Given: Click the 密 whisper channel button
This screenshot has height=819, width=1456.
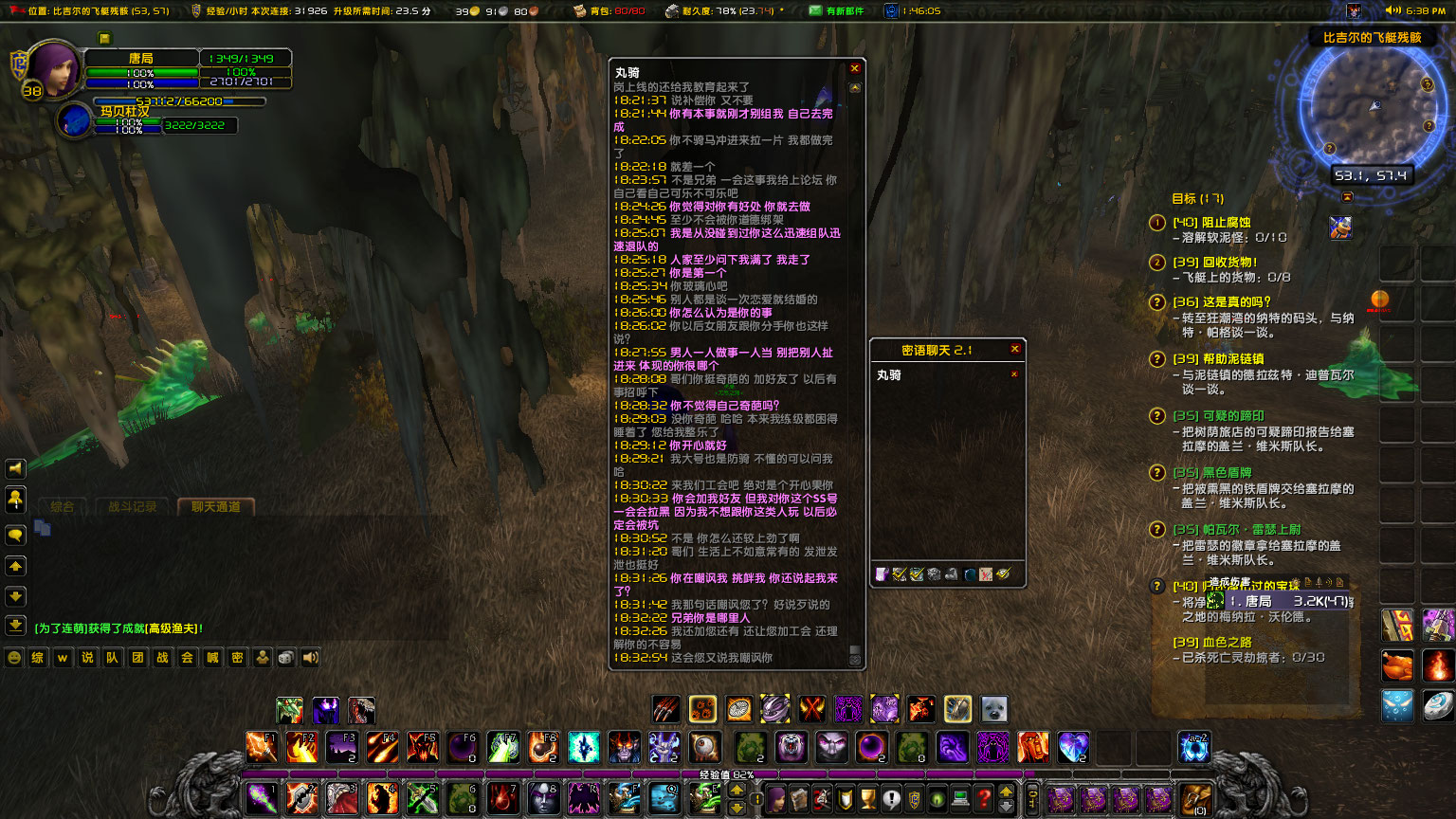Looking at the screenshot, I should (x=236, y=657).
